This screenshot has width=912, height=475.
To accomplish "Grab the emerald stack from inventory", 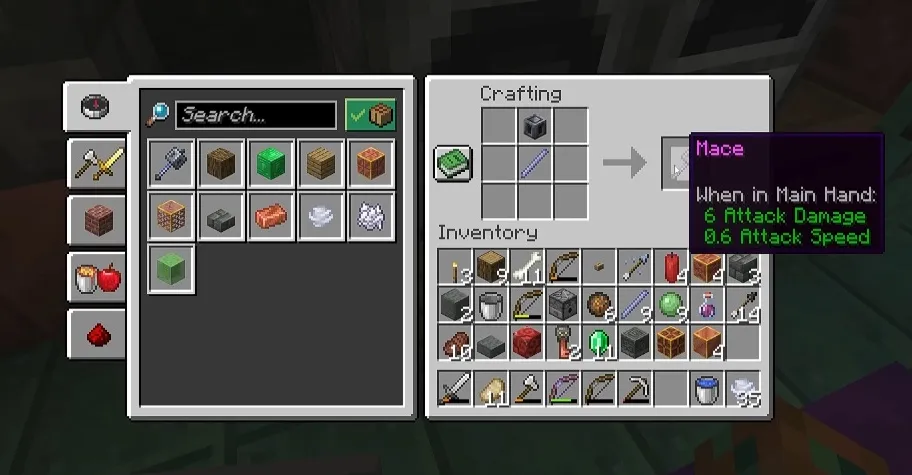I will (x=599, y=342).
